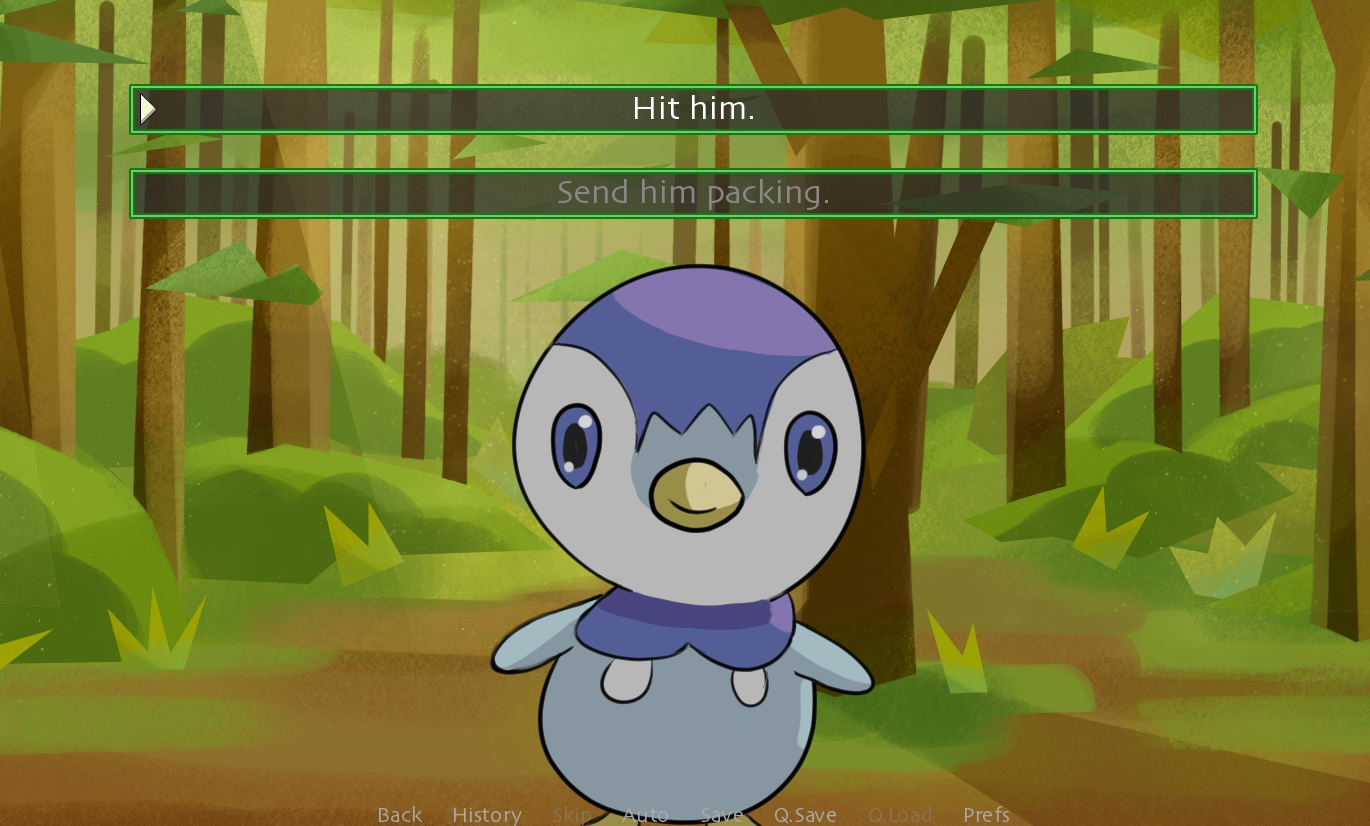Turn on Auto advance mode
The width and height of the screenshot is (1370, 826).
point(645,815)
